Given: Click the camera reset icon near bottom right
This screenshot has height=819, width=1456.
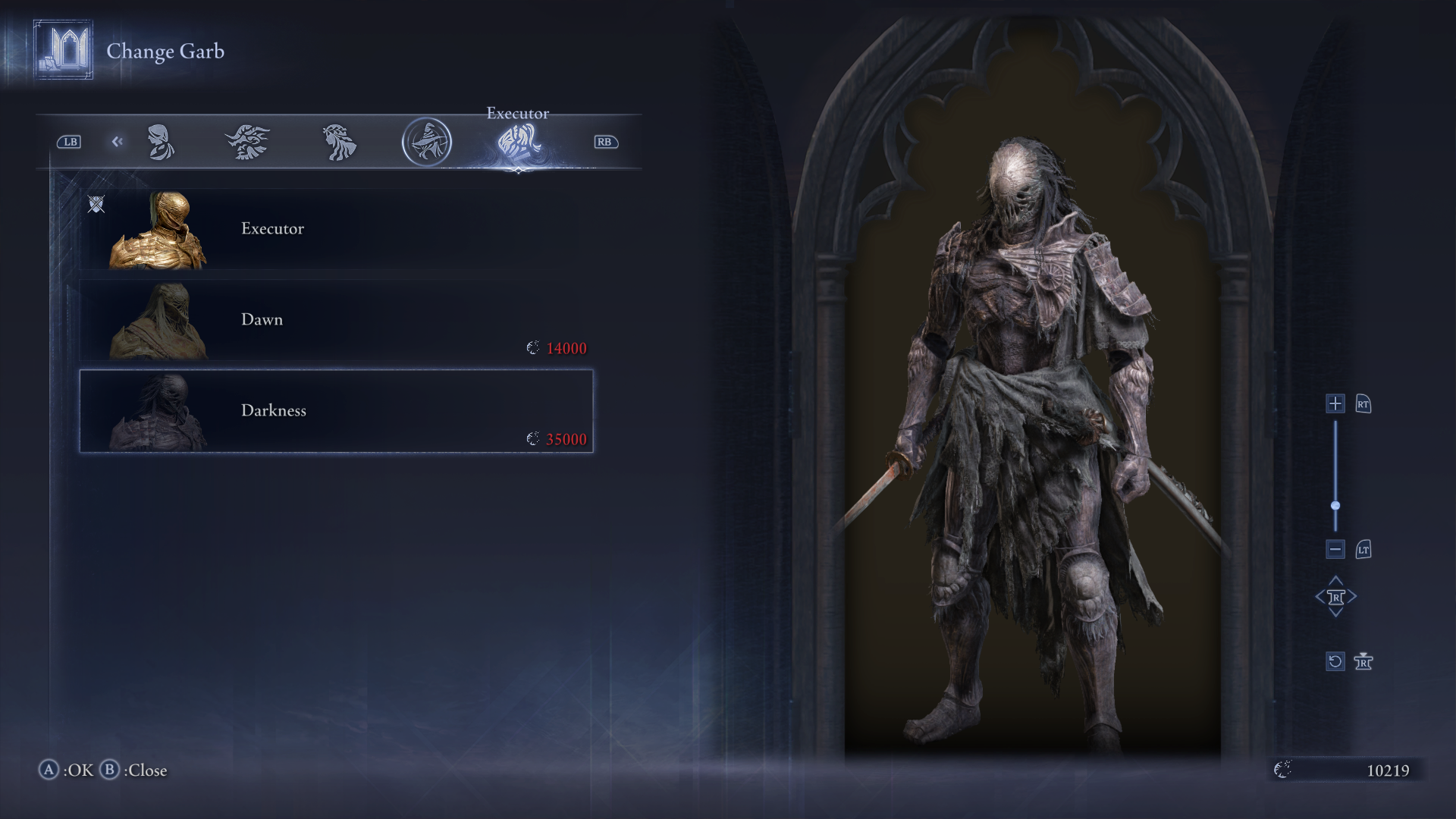Looking at the screenshot, I should pos(1335,661).
